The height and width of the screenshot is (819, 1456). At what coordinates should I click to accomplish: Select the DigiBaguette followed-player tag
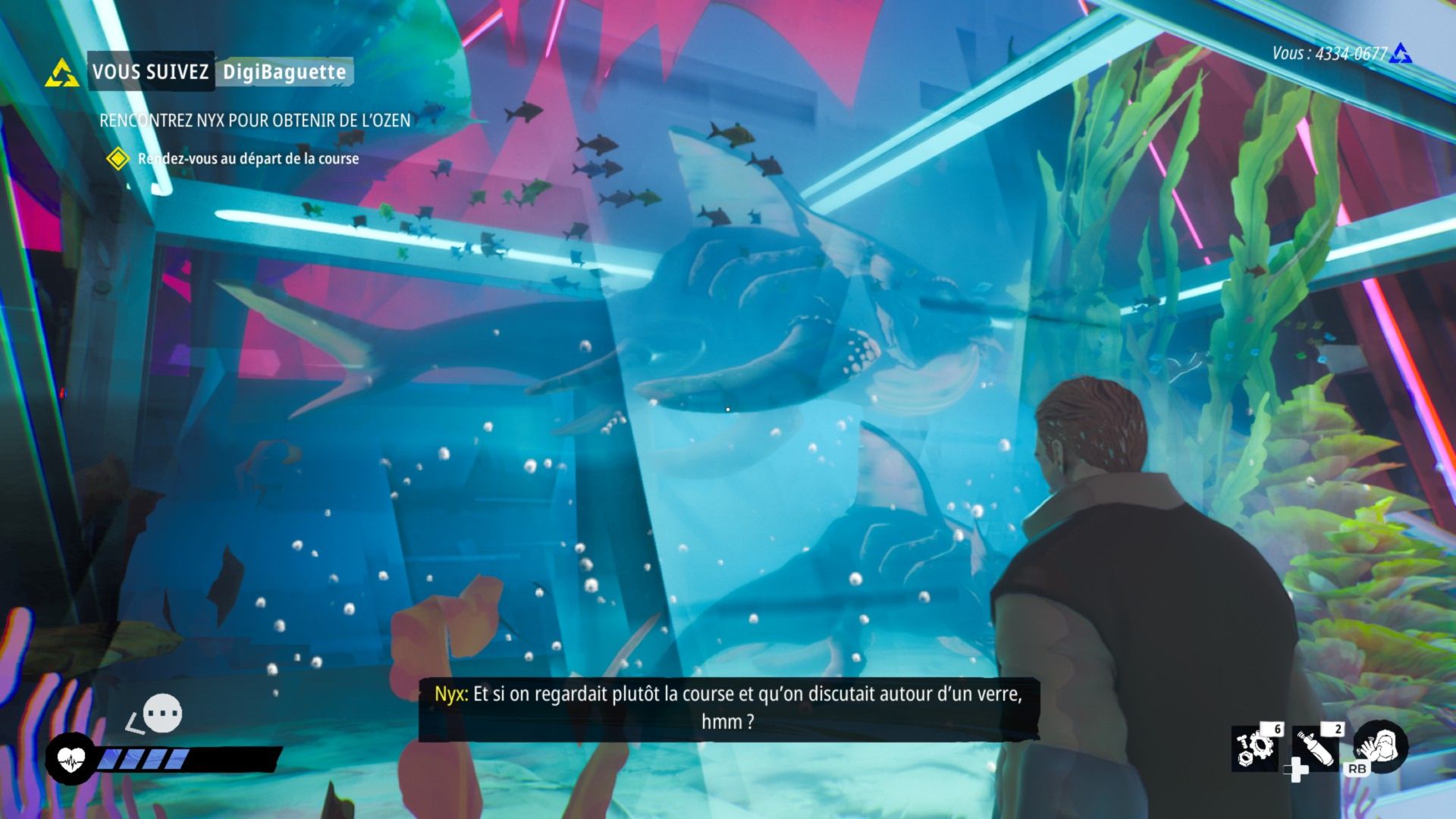pyautogui.click(x=284, y=72)
